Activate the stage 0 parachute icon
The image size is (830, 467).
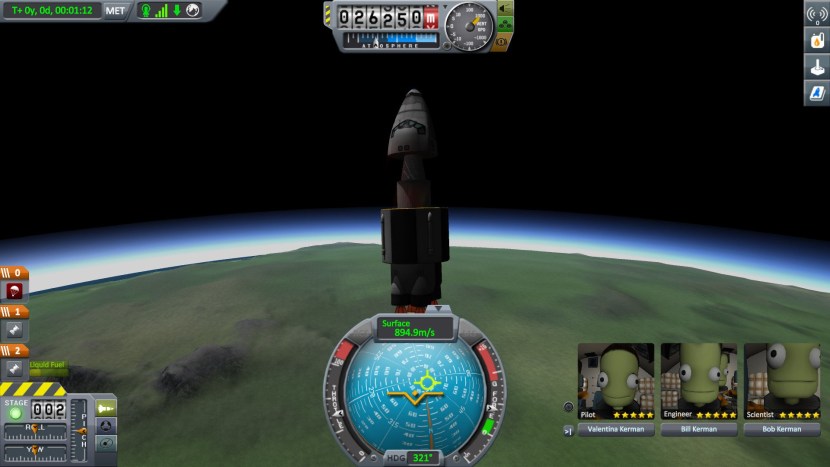pyautogui.click(x=15, y=291)
